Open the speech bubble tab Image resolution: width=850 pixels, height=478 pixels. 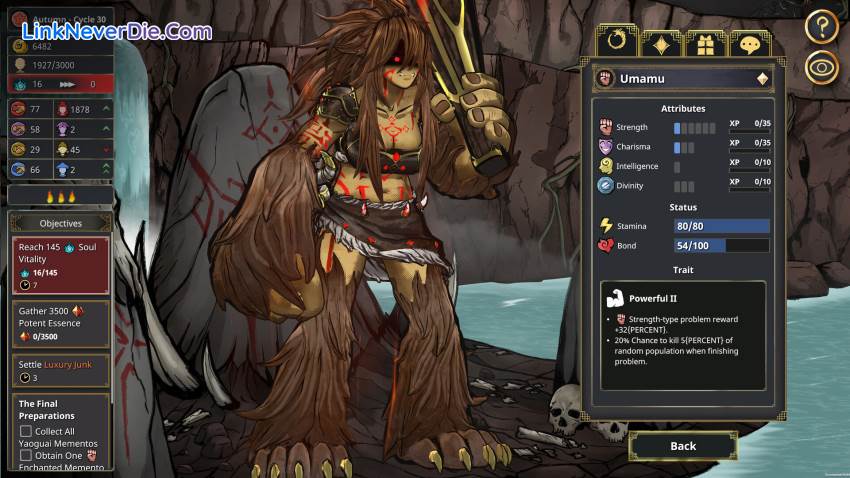pos(749,43)
